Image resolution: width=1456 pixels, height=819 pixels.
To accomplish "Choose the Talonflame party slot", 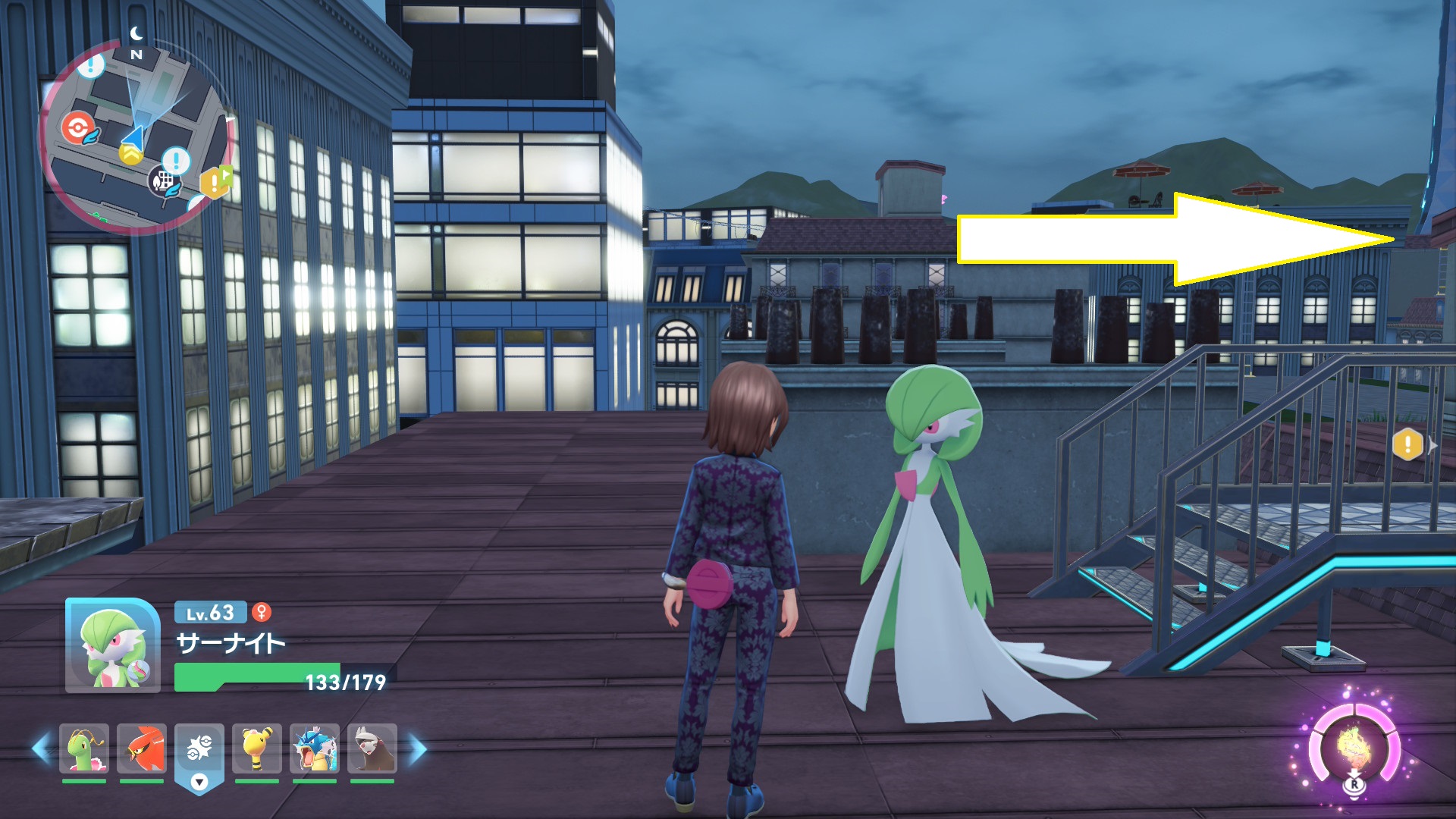I will (x=142, y=748).
